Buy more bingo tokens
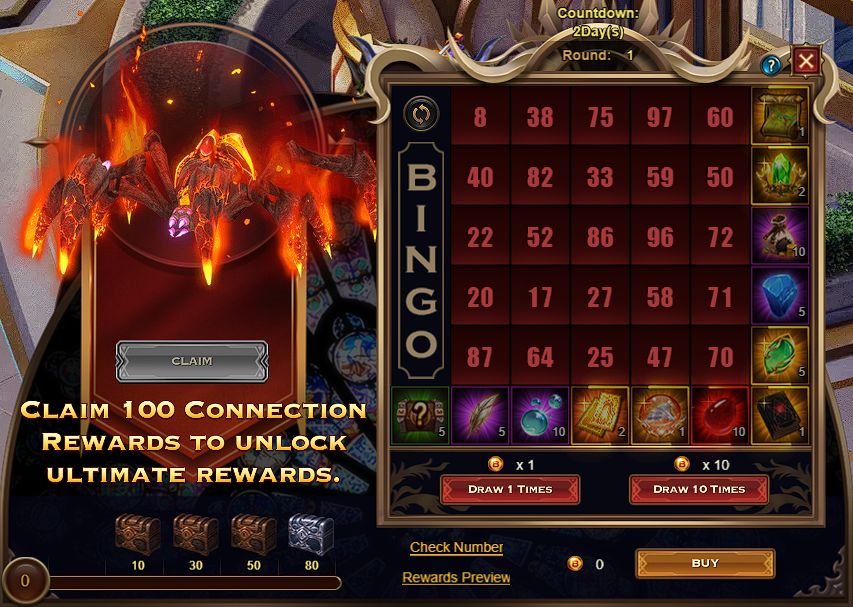This screenshot has height=607, width=853. click(705, 563)
